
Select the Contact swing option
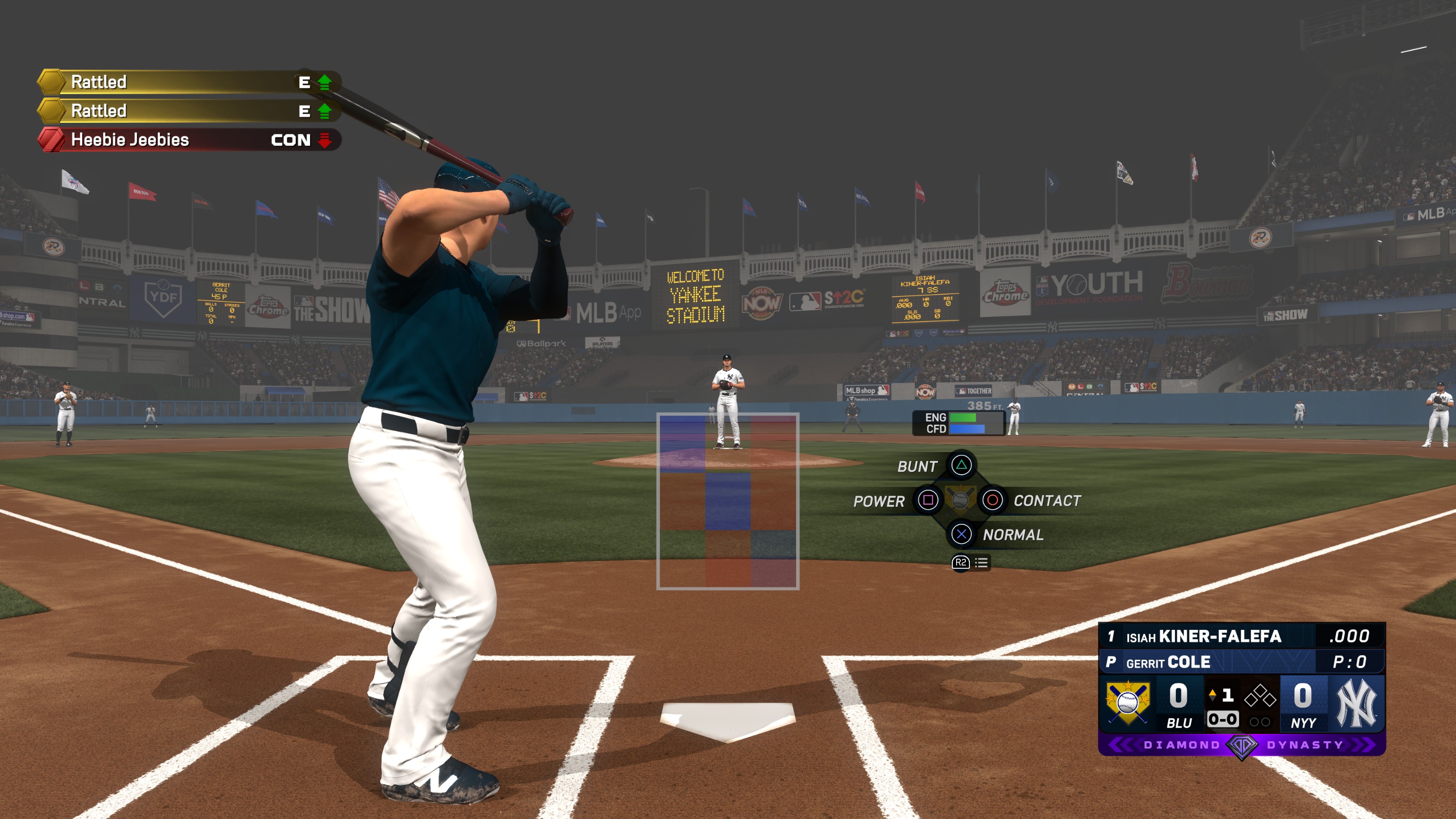pos(993,500)
